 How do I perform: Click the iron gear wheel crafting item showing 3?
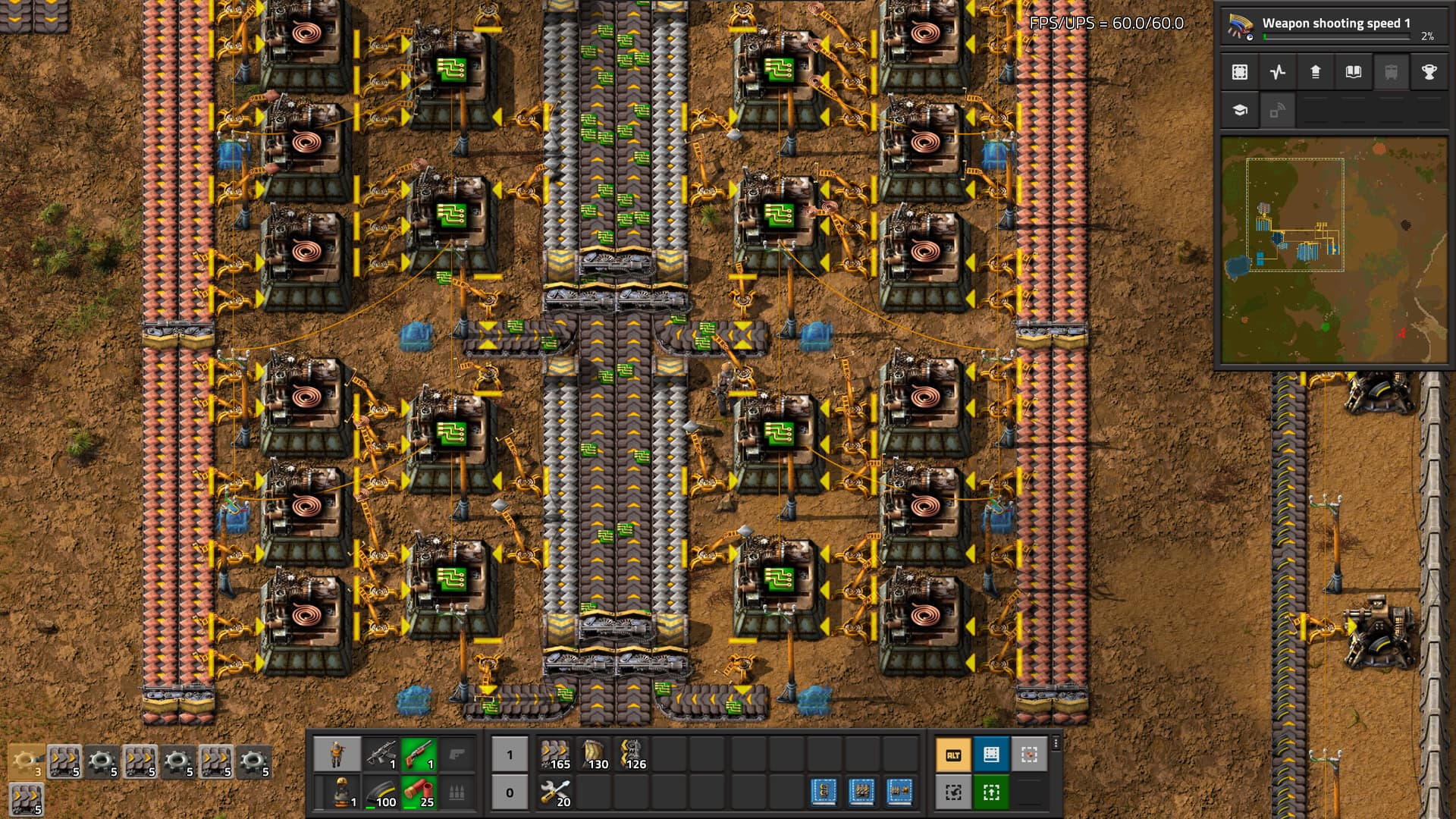point(26,761)
